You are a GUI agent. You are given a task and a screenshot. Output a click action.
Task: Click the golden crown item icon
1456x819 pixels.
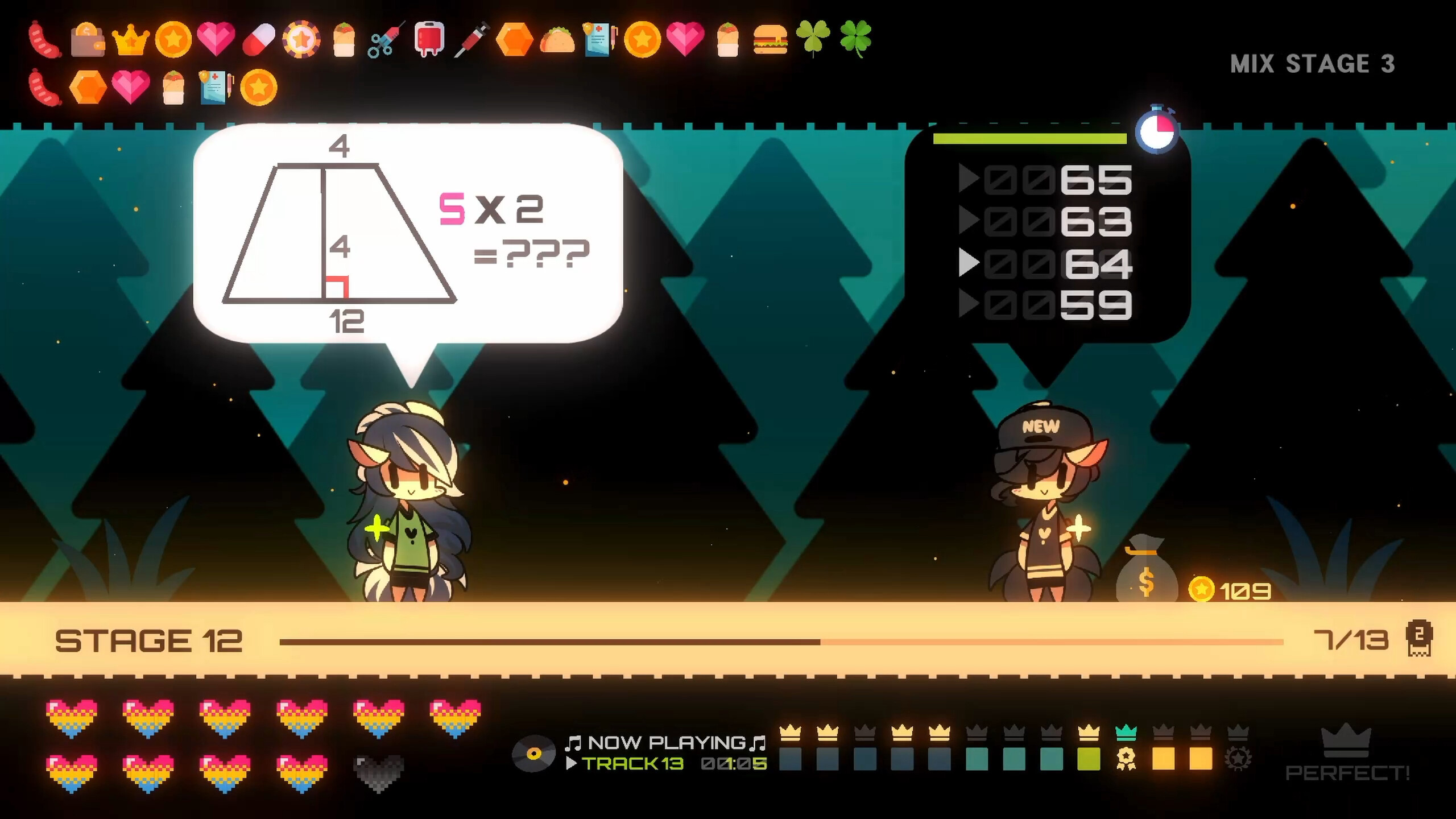[x=130, y=39]
